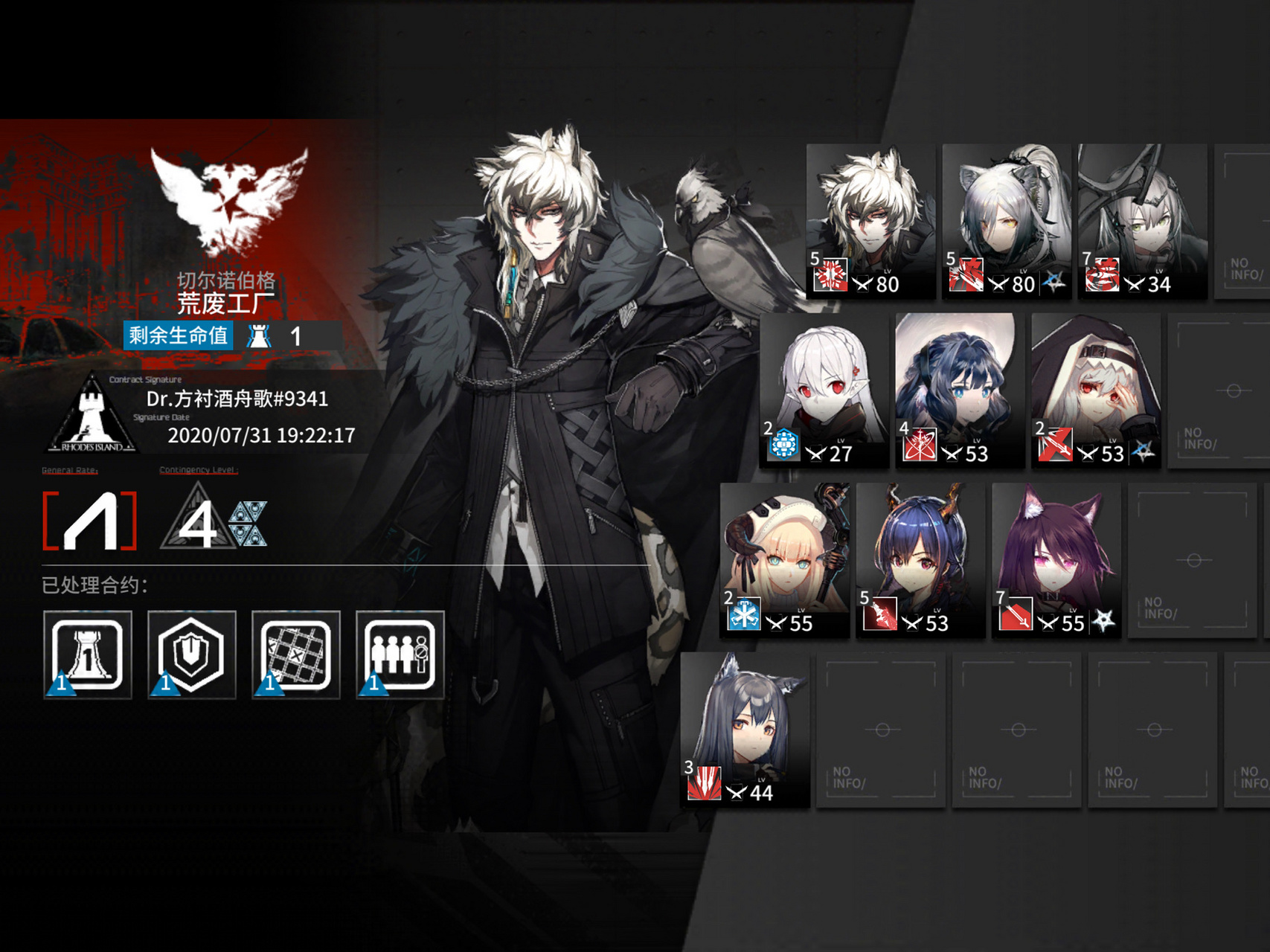
Task: Select the white-haired SilverAsh card, level 80
Action: (870, 221)
